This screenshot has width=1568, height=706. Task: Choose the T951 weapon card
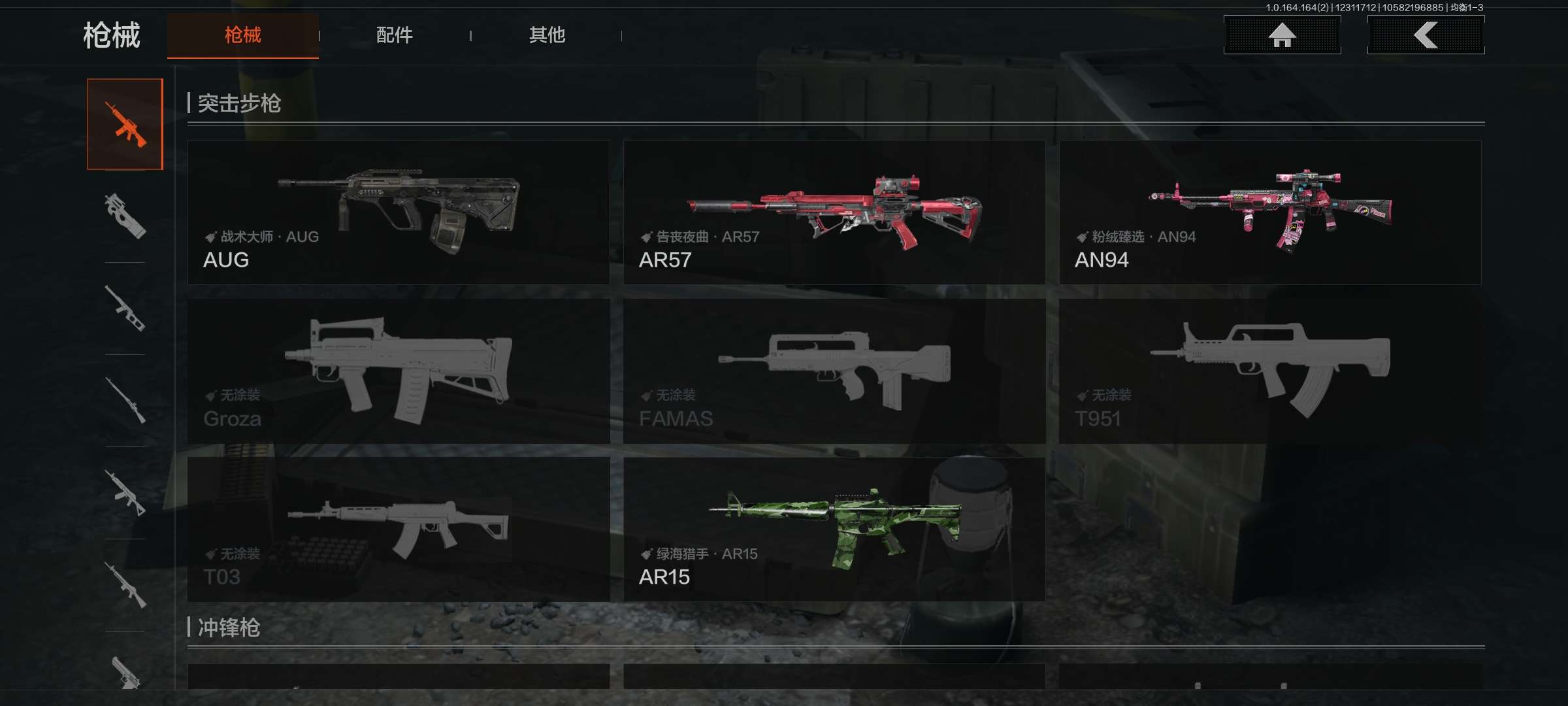(x=1270, y=371)
